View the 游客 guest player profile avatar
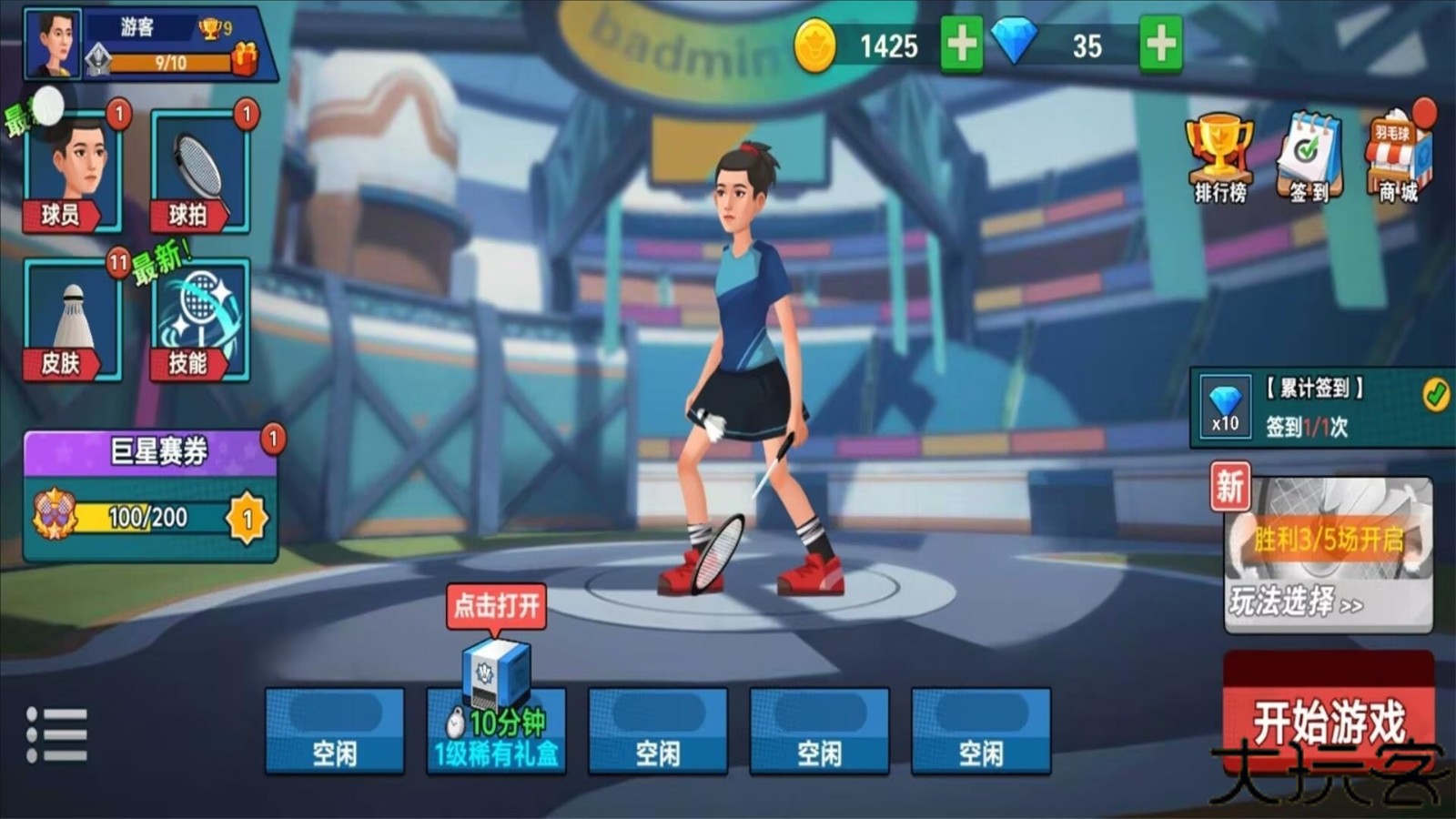Screen dimensions: 1456x819 tap(53, 44)
